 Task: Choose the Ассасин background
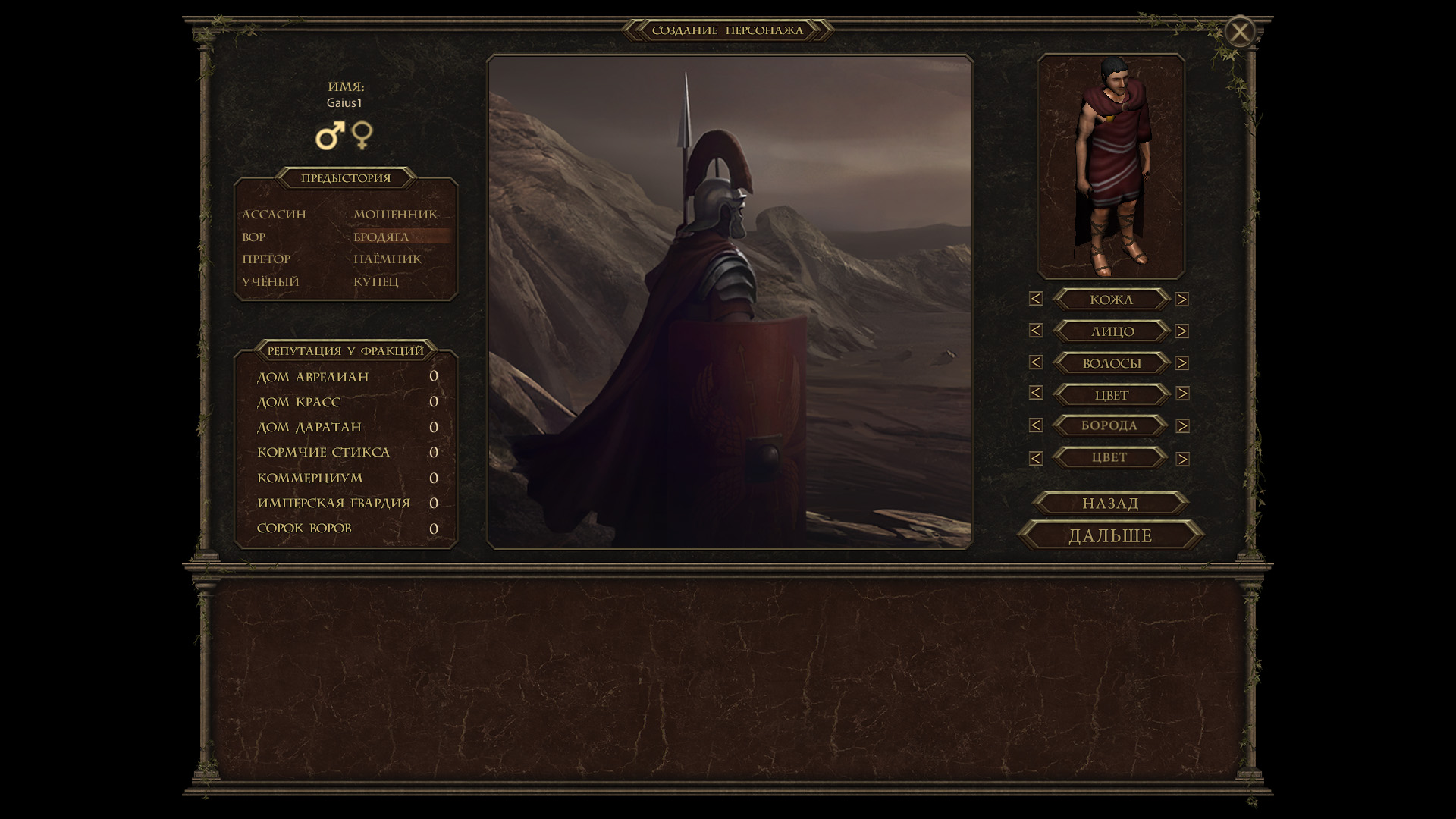[274, 215]
